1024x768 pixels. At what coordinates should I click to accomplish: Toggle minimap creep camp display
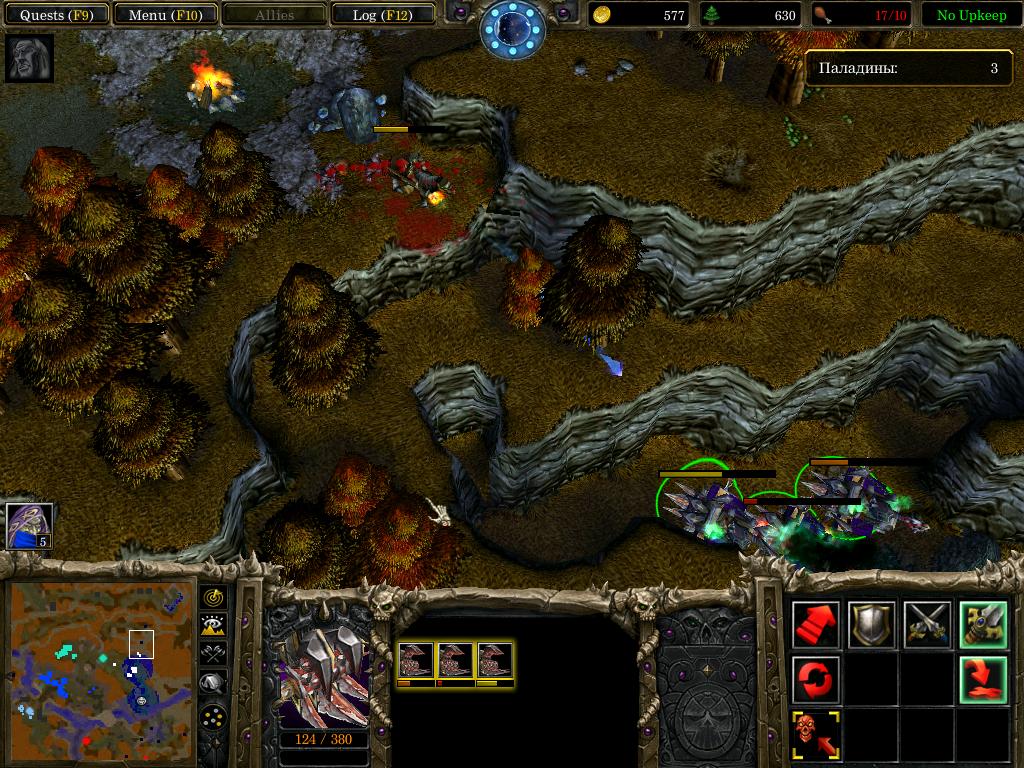(x=213, y=684)
